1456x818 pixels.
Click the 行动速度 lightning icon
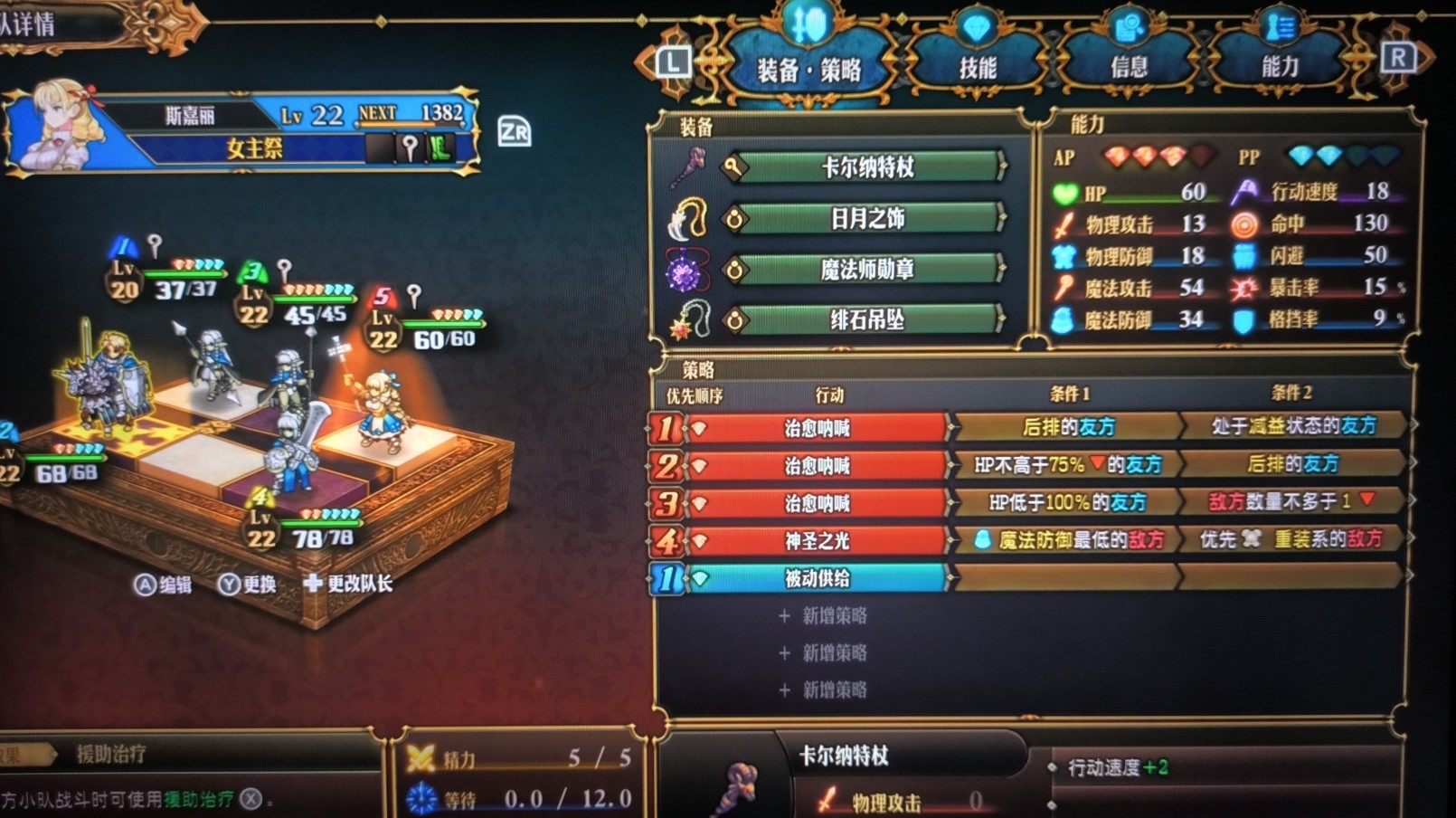click(x=1243, y=192)
